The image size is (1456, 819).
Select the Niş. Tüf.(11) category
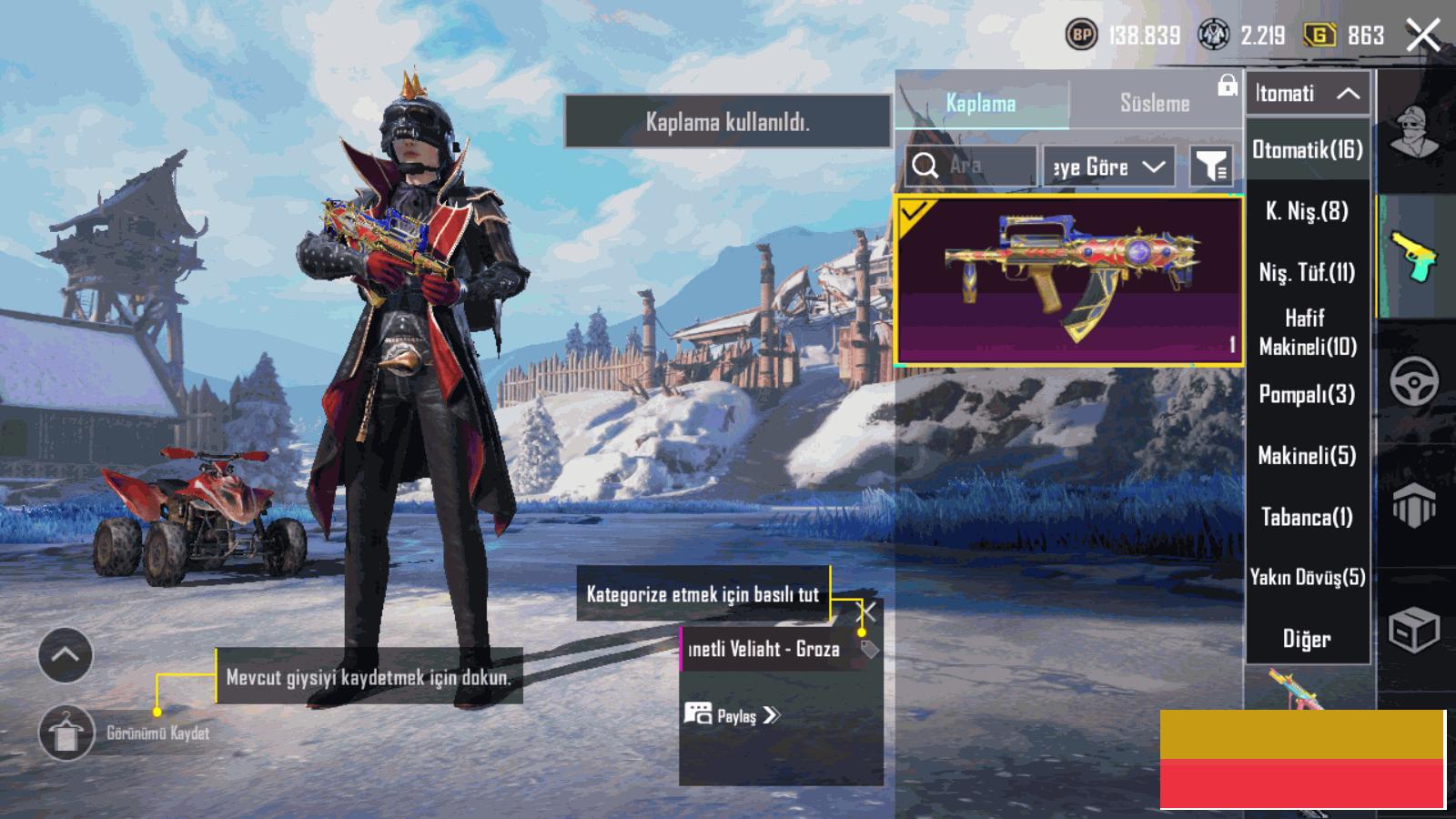pyautogui.click(x=1308, y=272)
